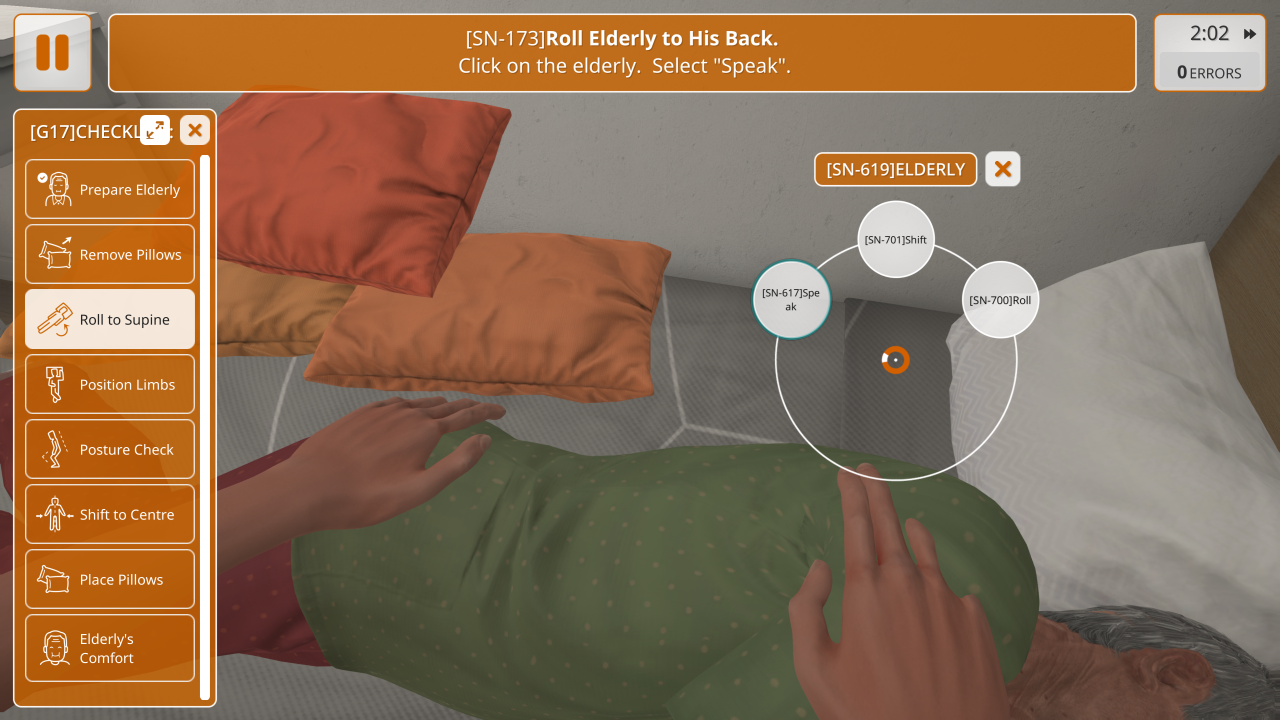This screenshot has height=720, width=1280.
Task: Close the Elderly radial menu
Action: pos(1002,170)
